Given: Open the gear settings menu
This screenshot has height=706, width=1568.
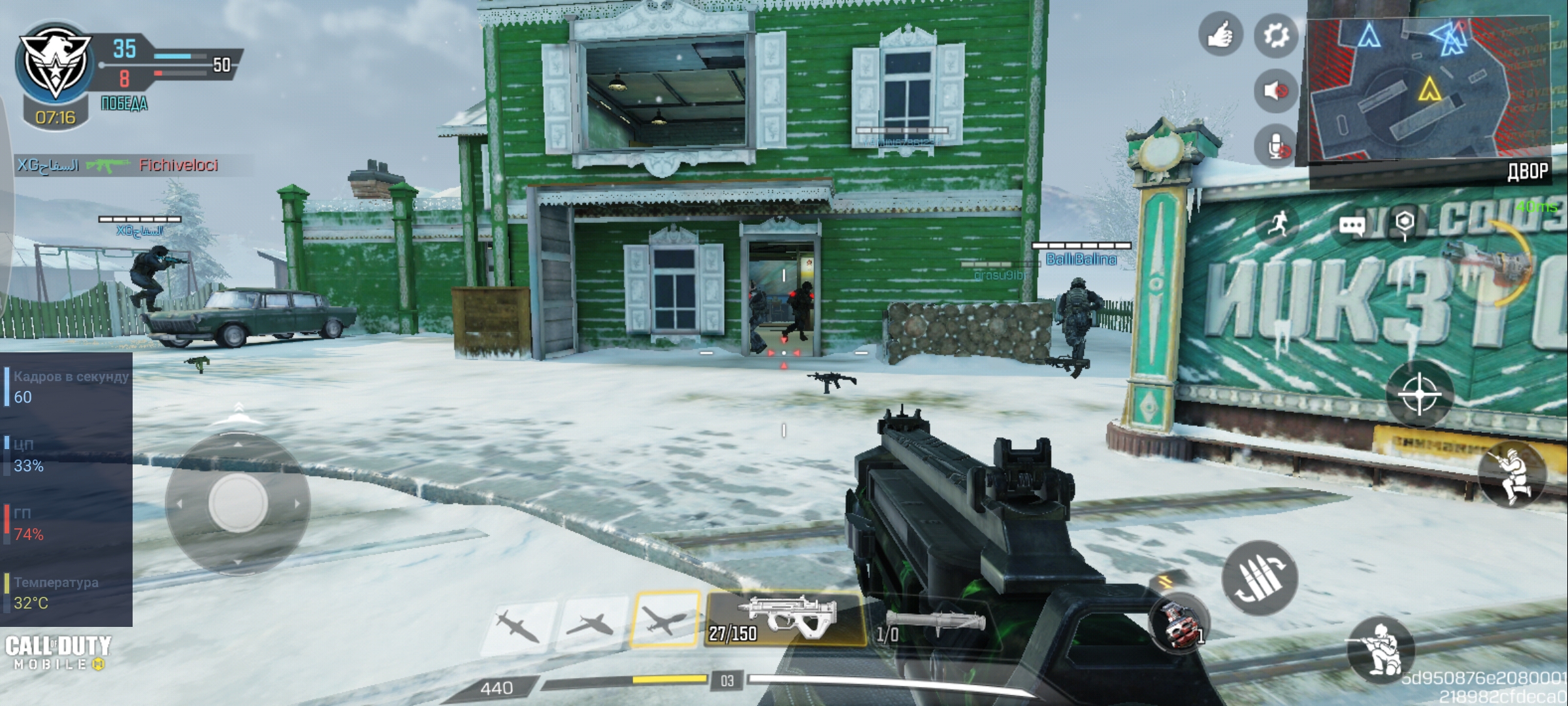Looking at the screenshot, I should click(x=1275, y=35).
